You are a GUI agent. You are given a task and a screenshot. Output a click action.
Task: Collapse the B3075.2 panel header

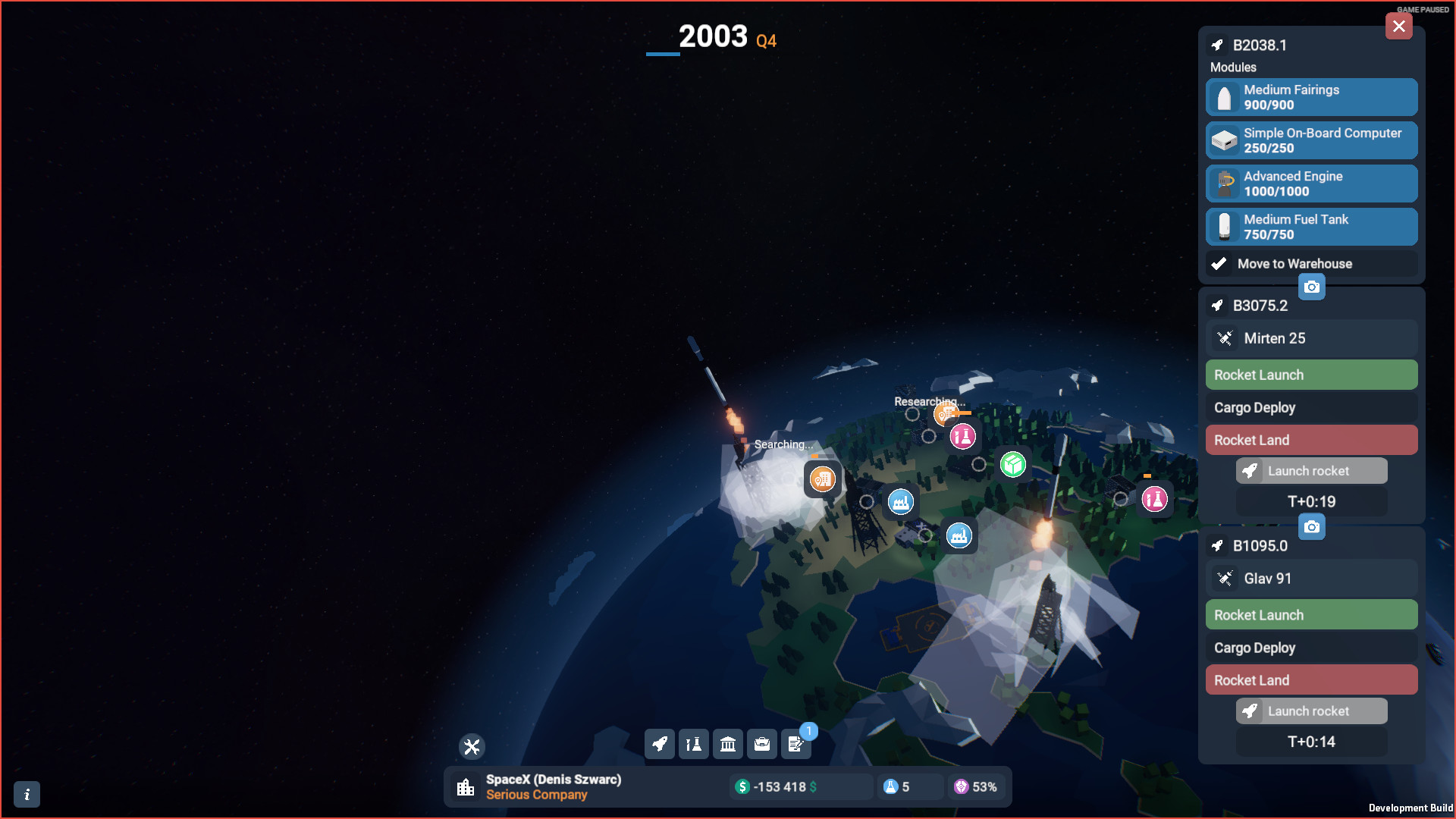[x=1261, y=306]
